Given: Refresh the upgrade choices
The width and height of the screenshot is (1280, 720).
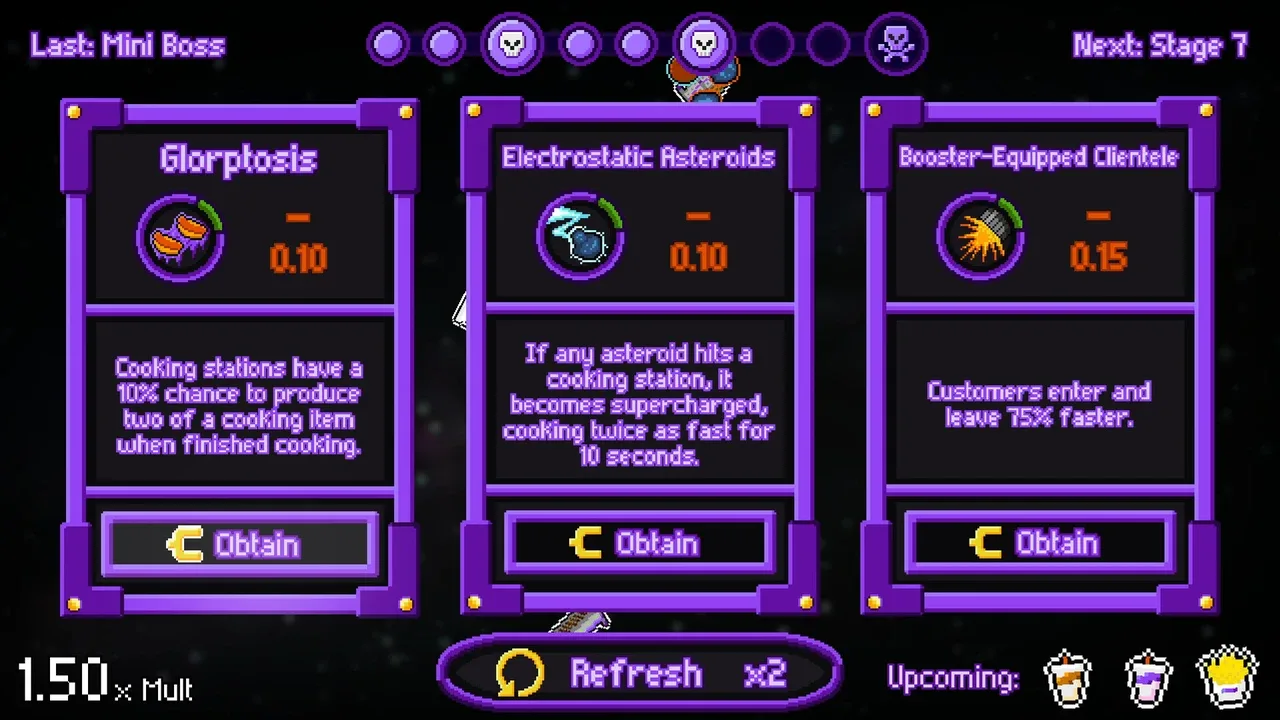Looking at the screenshot, I should tap(640, 673).
